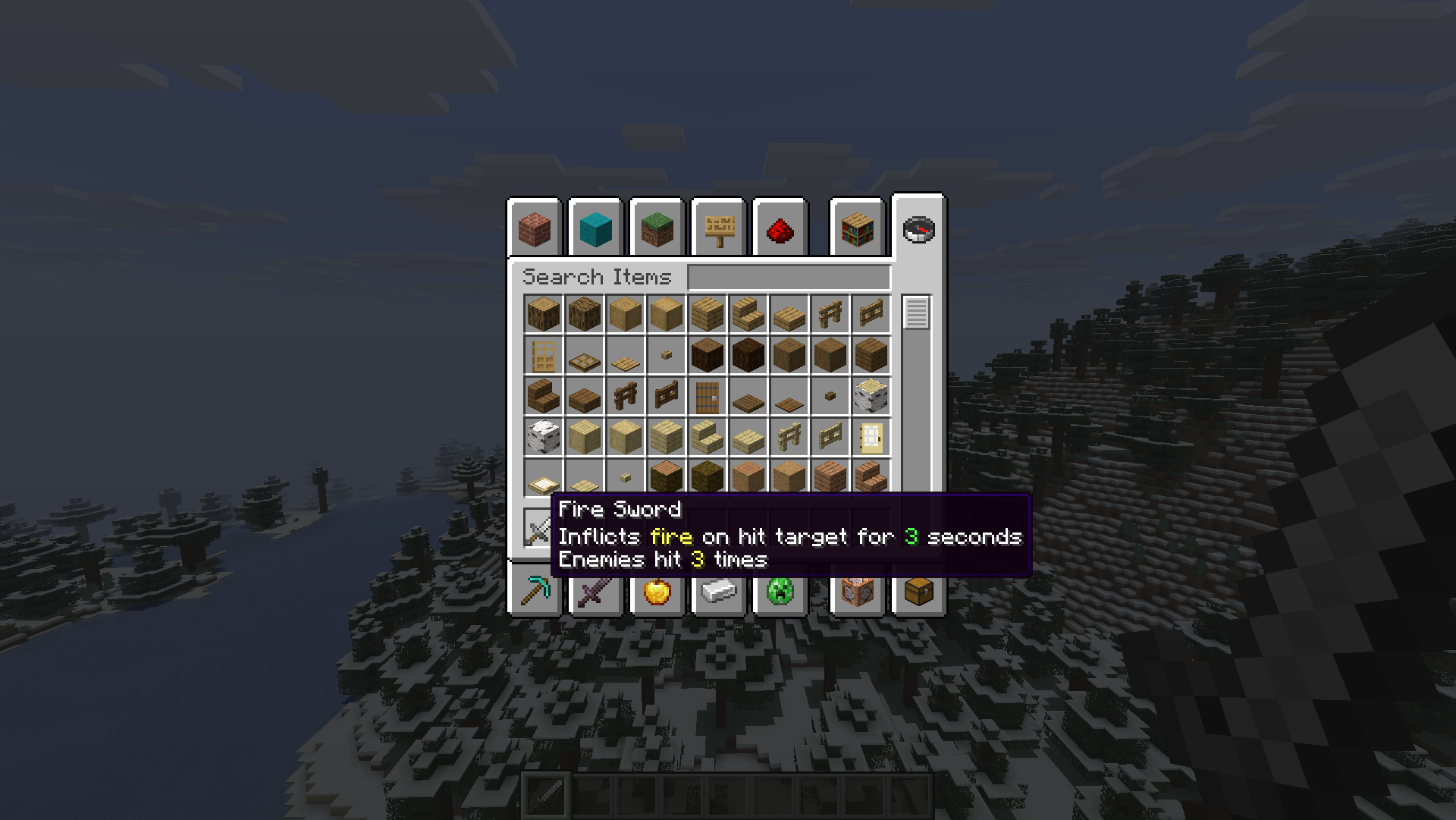This screenshot has height=820, width=1456.
Task: Choose the dark spruce door item
Action: (708, 397)
